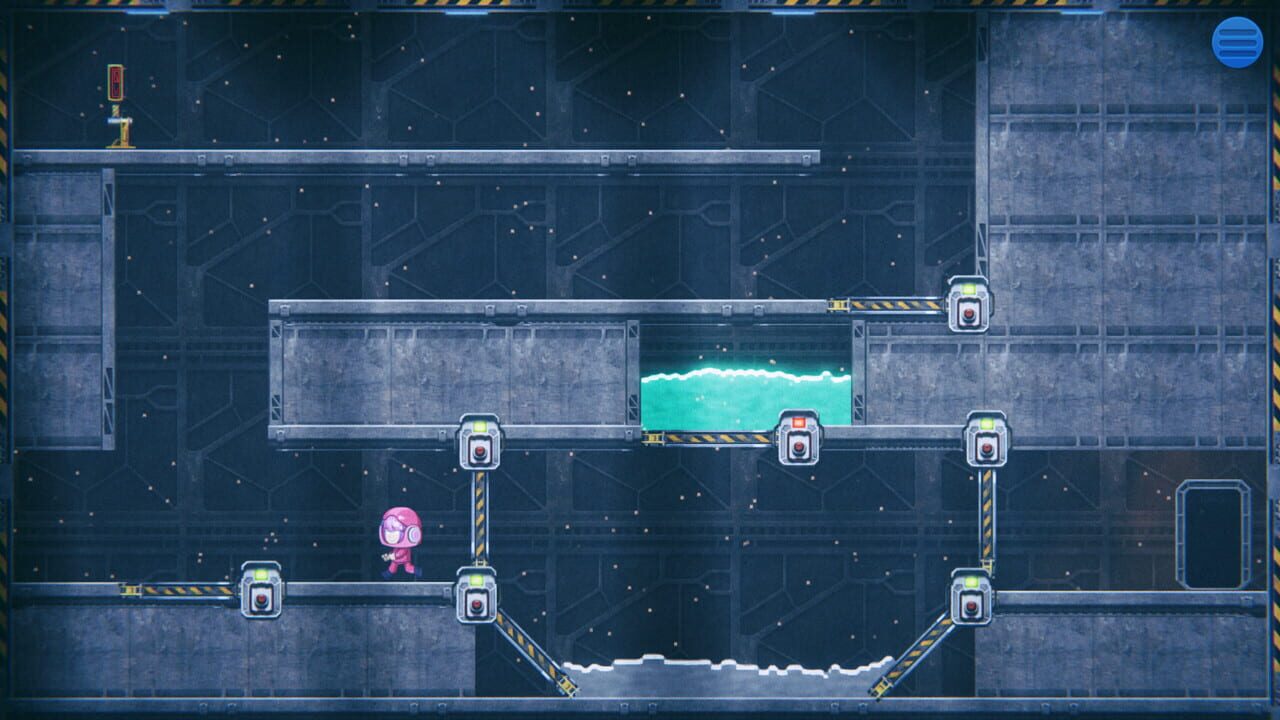
Task: Toggle the green indicator light above the water-side piston
Action: click(x=986, y=423)
